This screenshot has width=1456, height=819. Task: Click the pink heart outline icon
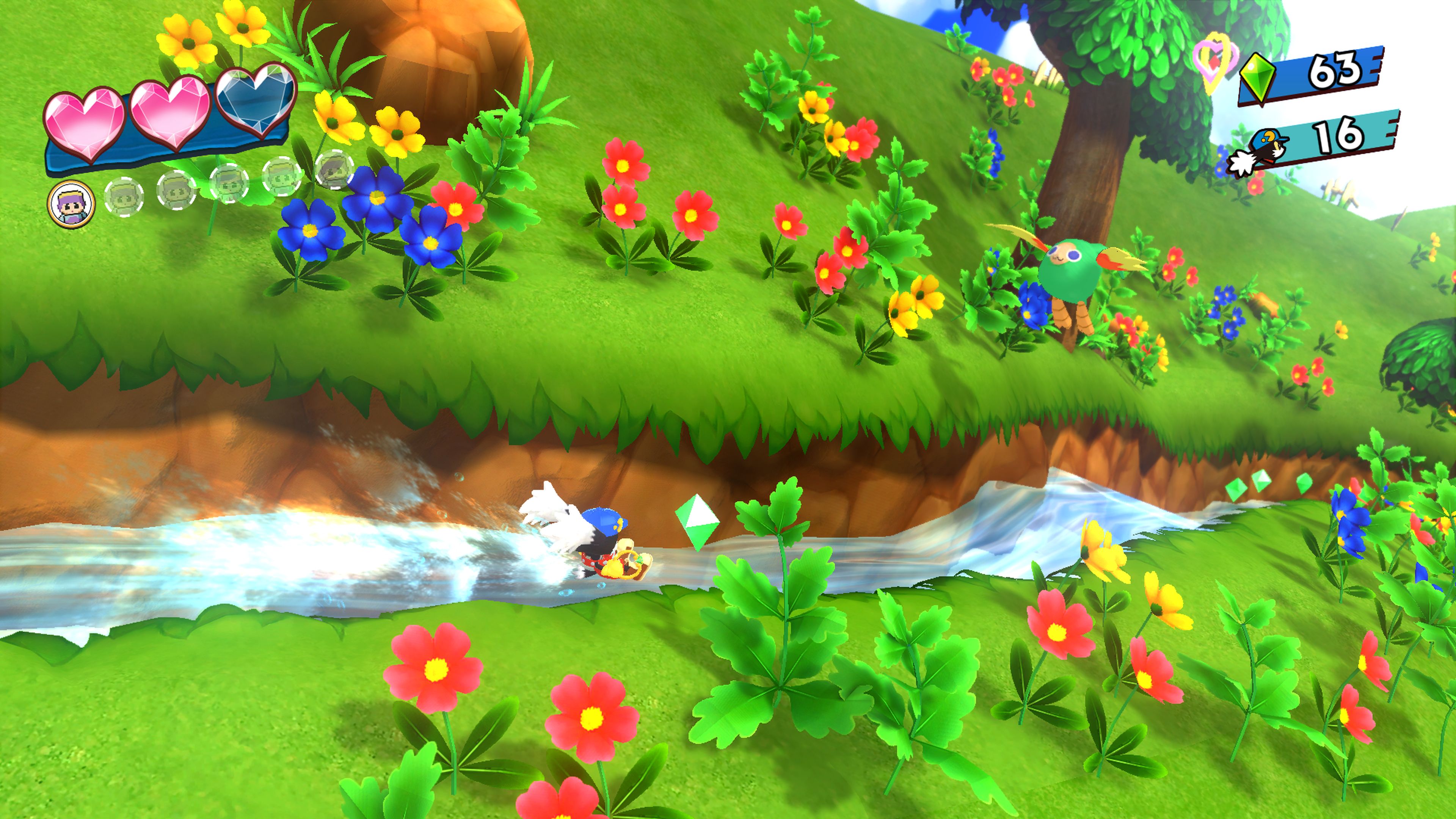pyautogui.click(x=1214, y=60)
